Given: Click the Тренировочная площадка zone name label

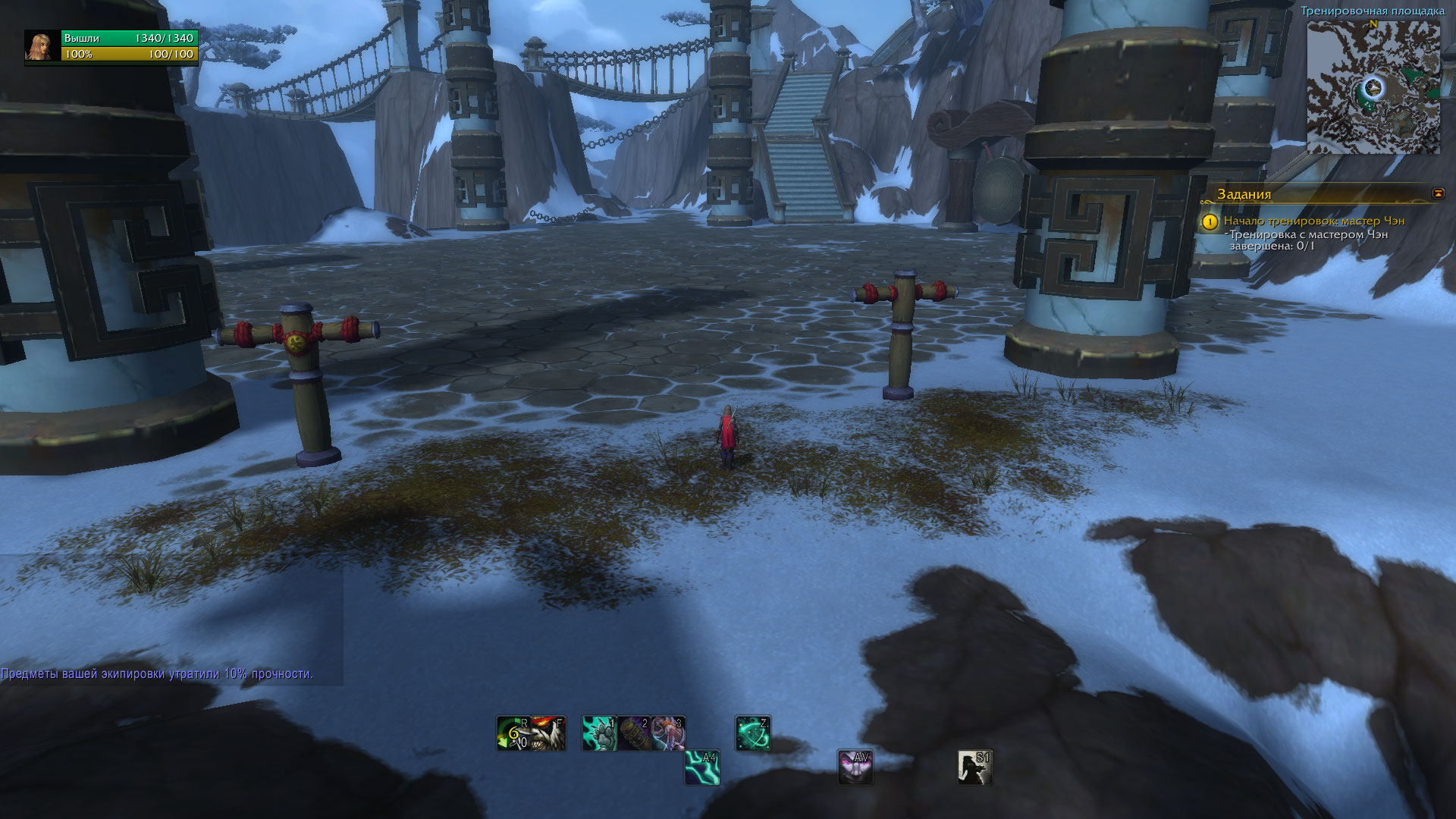Looking at the screenshot, I should 1373,11.
